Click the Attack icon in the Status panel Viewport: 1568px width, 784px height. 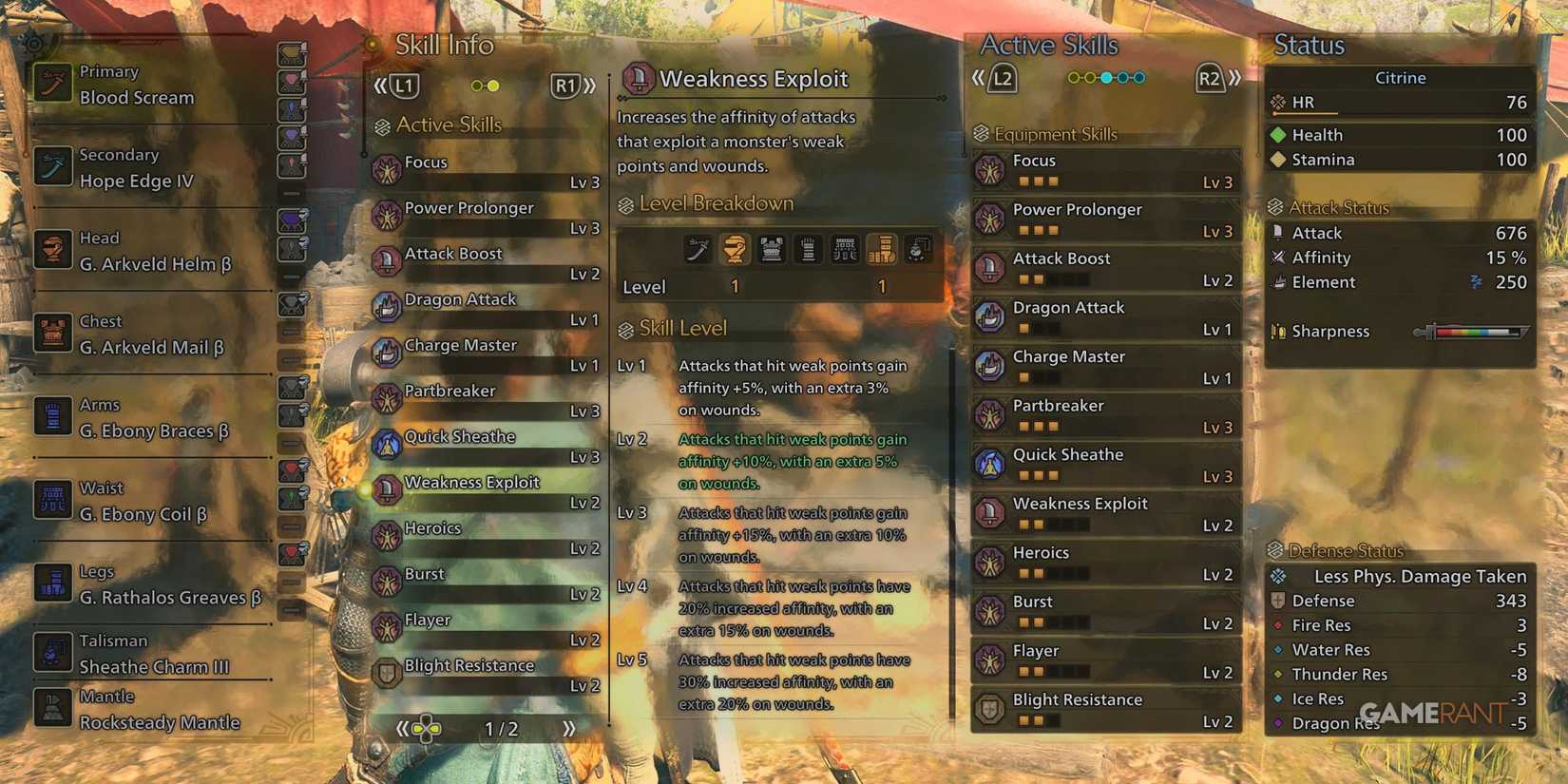pyautogui.click(x=1279, y=232)
